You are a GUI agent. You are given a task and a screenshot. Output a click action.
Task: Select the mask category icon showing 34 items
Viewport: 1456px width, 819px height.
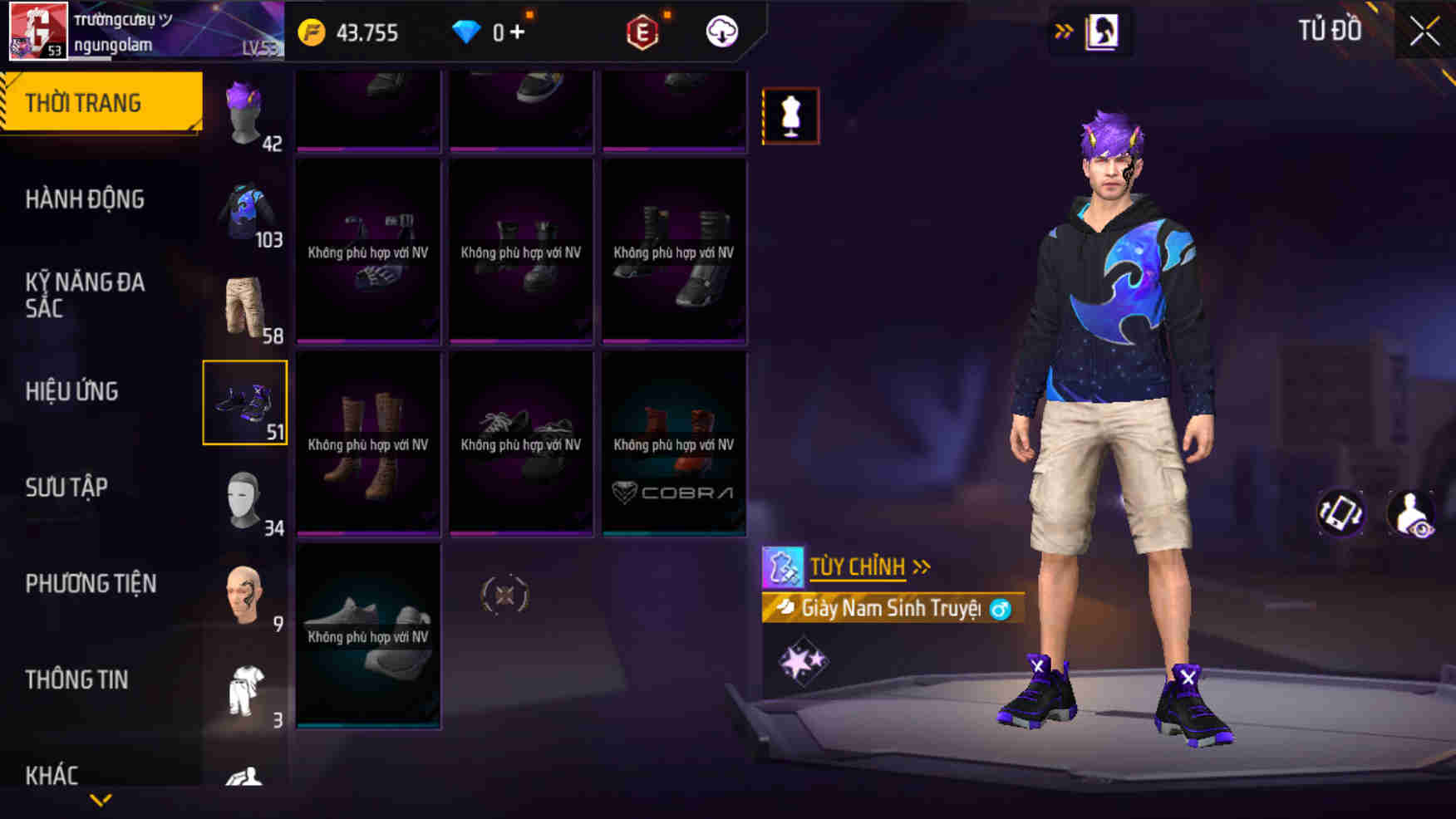click(245, 498)
